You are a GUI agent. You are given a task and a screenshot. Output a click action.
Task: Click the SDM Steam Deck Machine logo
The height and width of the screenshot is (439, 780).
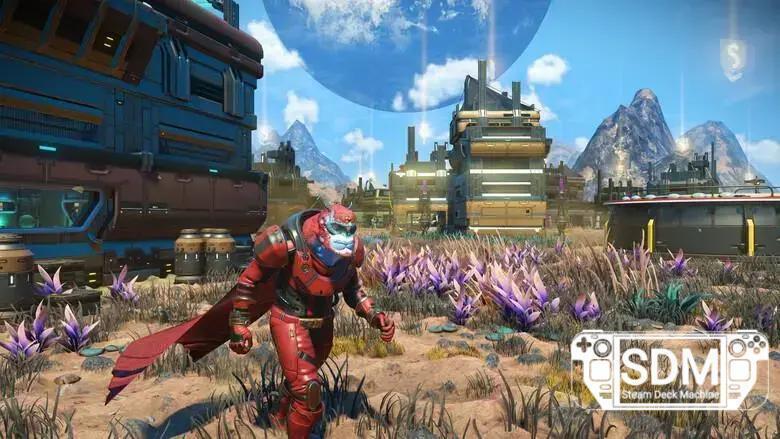click(669, 370)
